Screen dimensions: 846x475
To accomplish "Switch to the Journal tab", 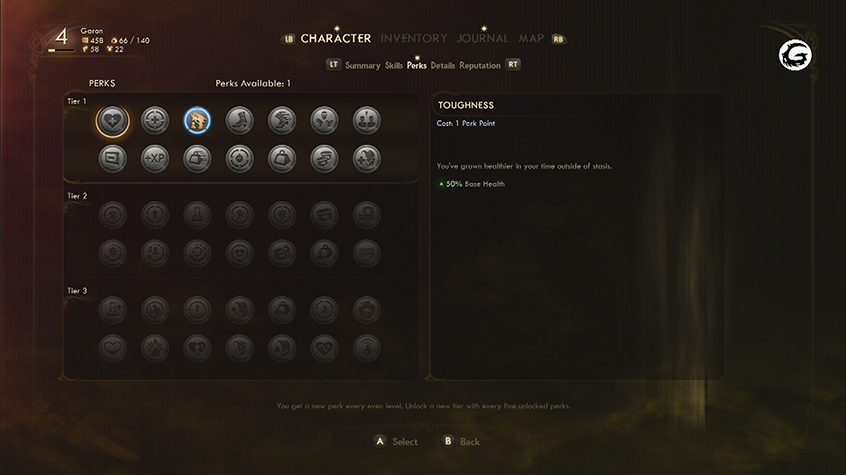I will tap(482, 38).
